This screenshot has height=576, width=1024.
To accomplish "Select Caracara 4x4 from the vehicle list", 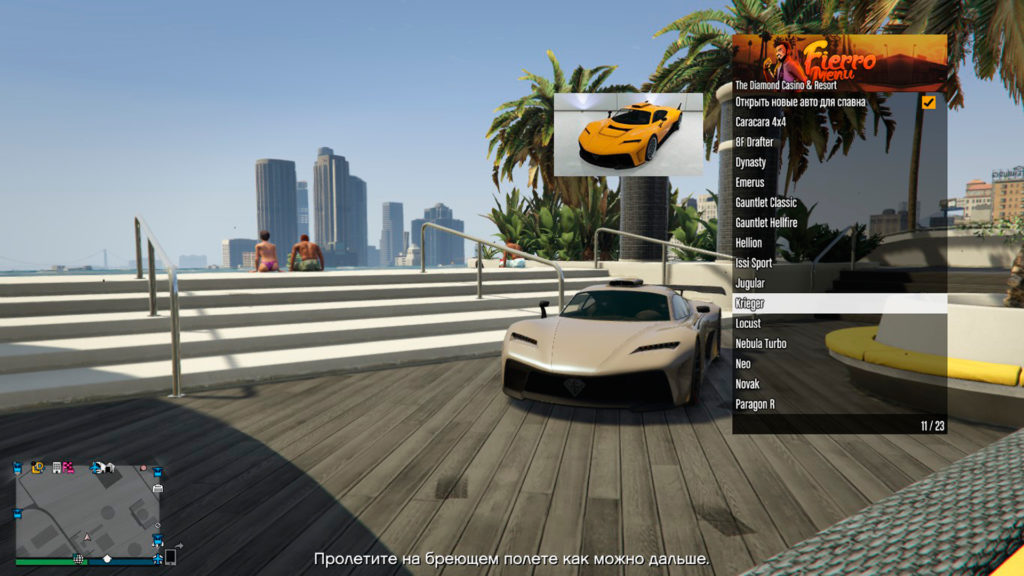I will pyautogui.click(x=761, y=122).
